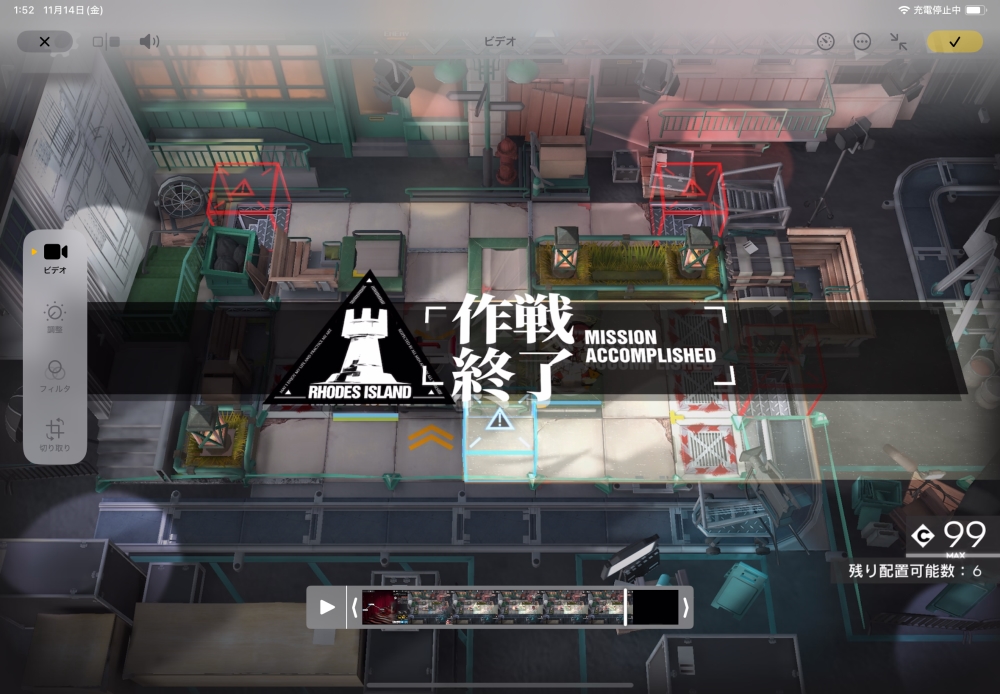Screen dimensions: 1000x694
Task: Open the dial icon beside the three-dot menu
Action: coord(825,42)
